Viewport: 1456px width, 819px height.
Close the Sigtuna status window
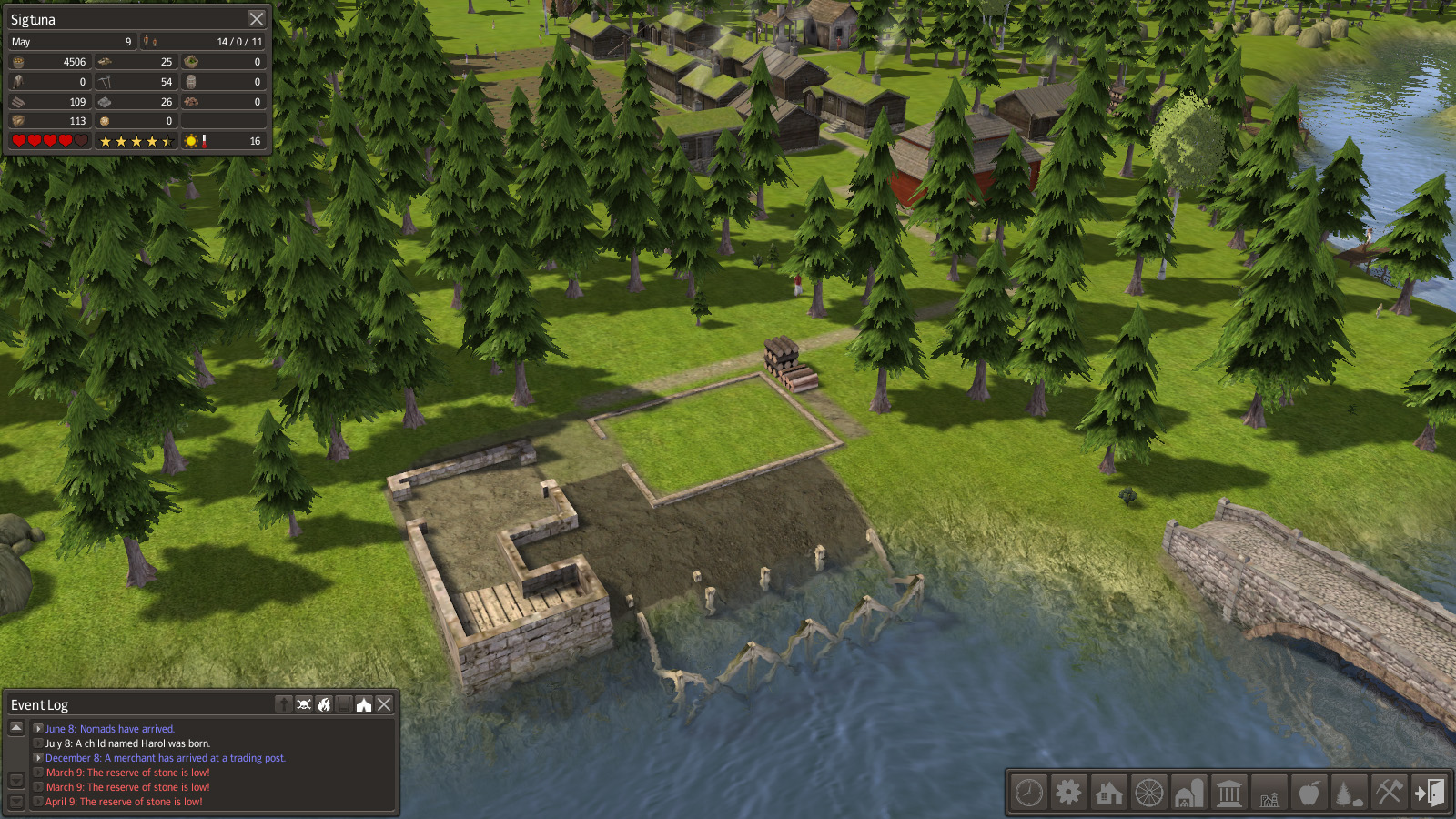coord(257,19)
